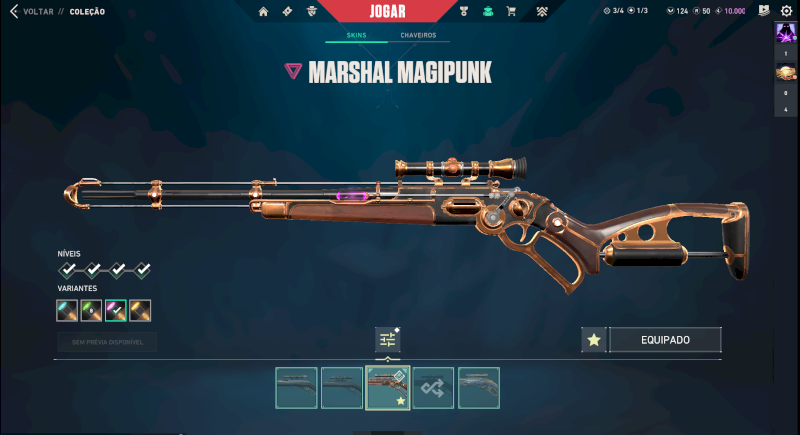The height and width of the screenshot is (435, 800).
Task: Open the agents icon in the top bar
Action: tap(312, 12)
